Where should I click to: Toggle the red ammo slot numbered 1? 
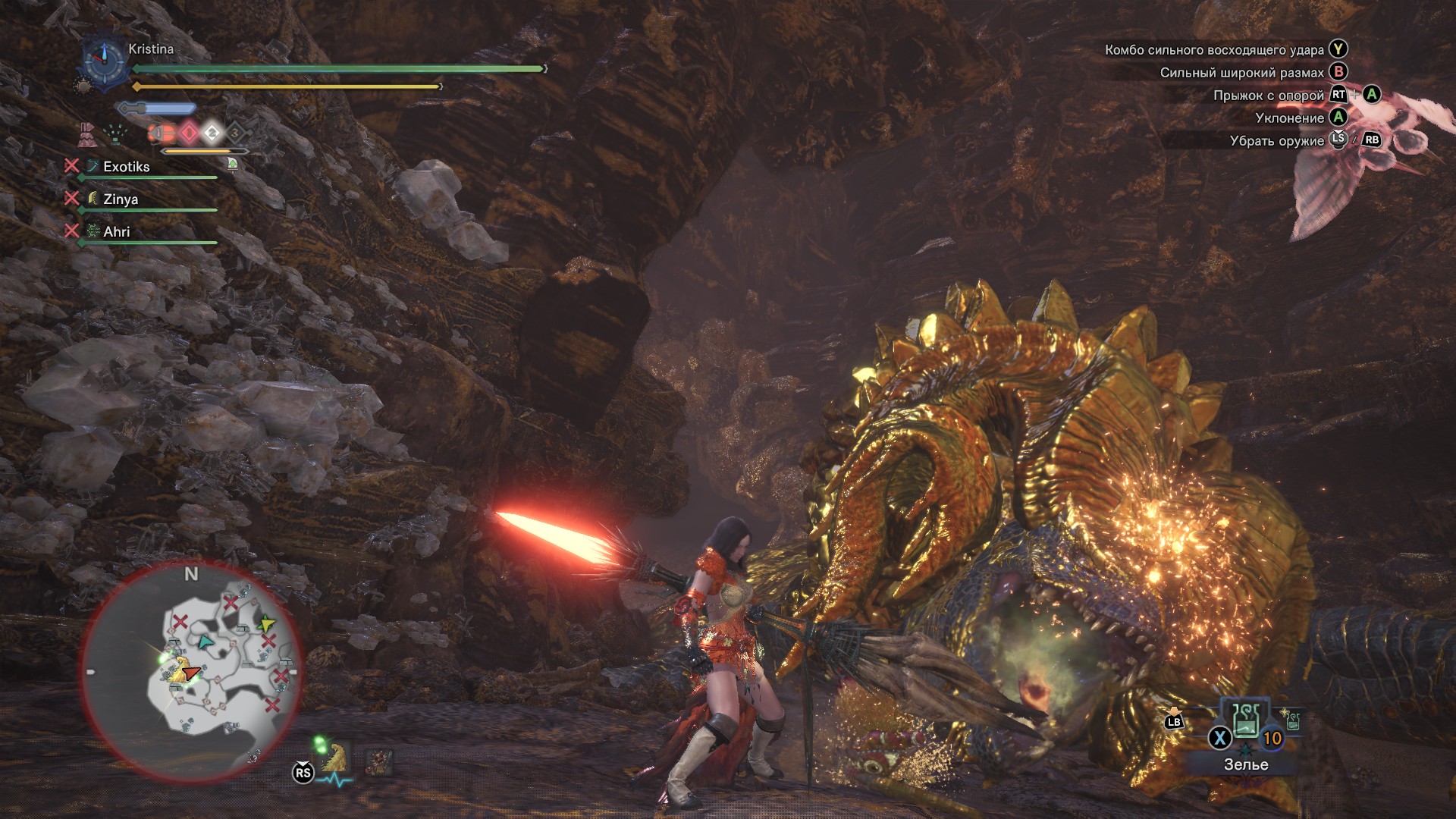(x=190, y=134)
